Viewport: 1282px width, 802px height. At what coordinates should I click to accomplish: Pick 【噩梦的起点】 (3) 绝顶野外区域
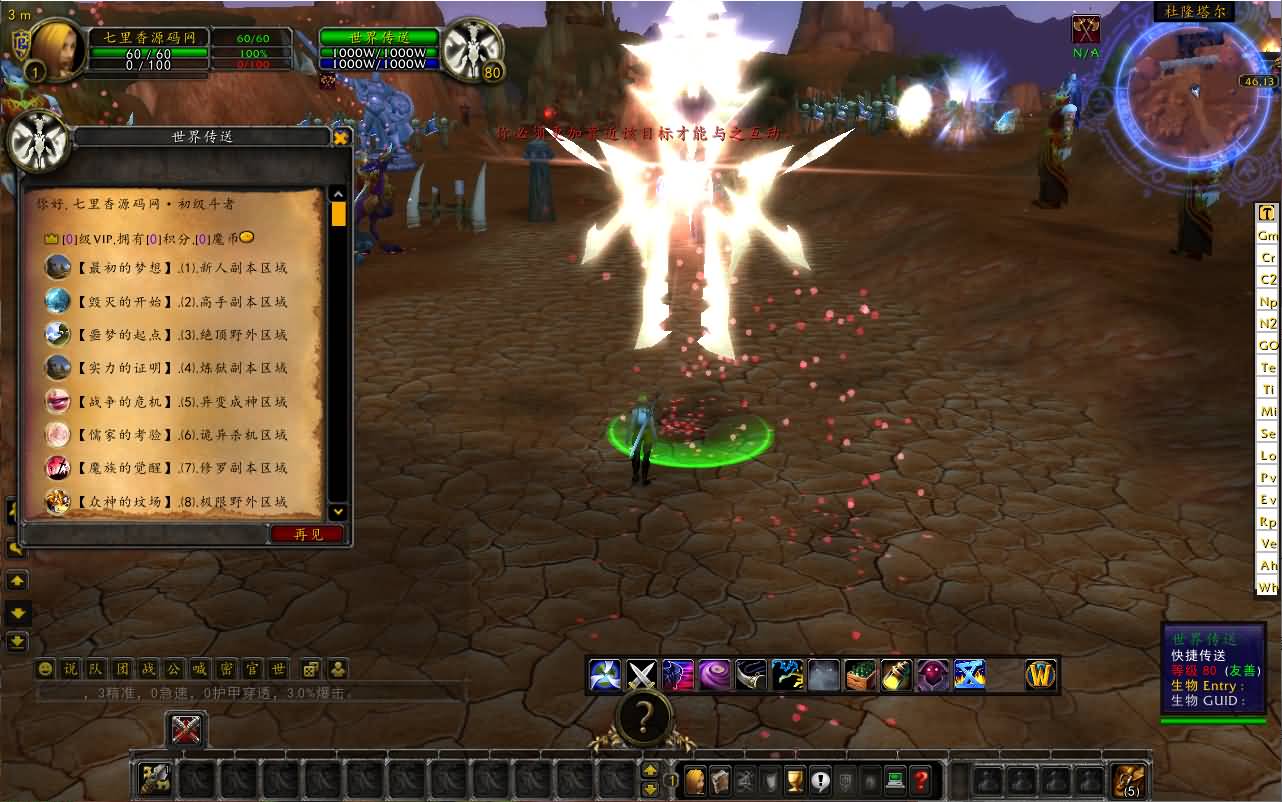180,335
